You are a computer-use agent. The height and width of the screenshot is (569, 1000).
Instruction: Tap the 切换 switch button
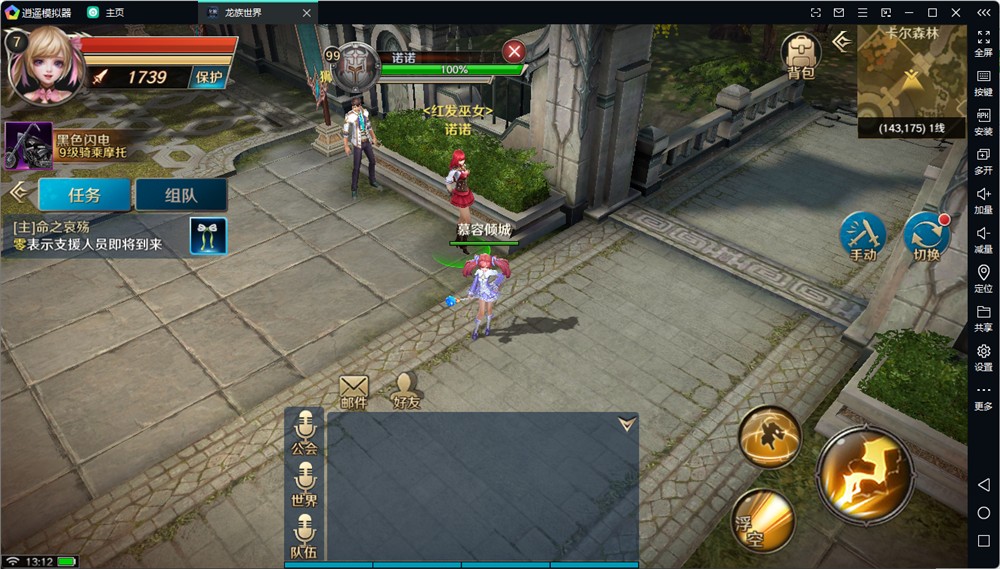click(926, 237)
